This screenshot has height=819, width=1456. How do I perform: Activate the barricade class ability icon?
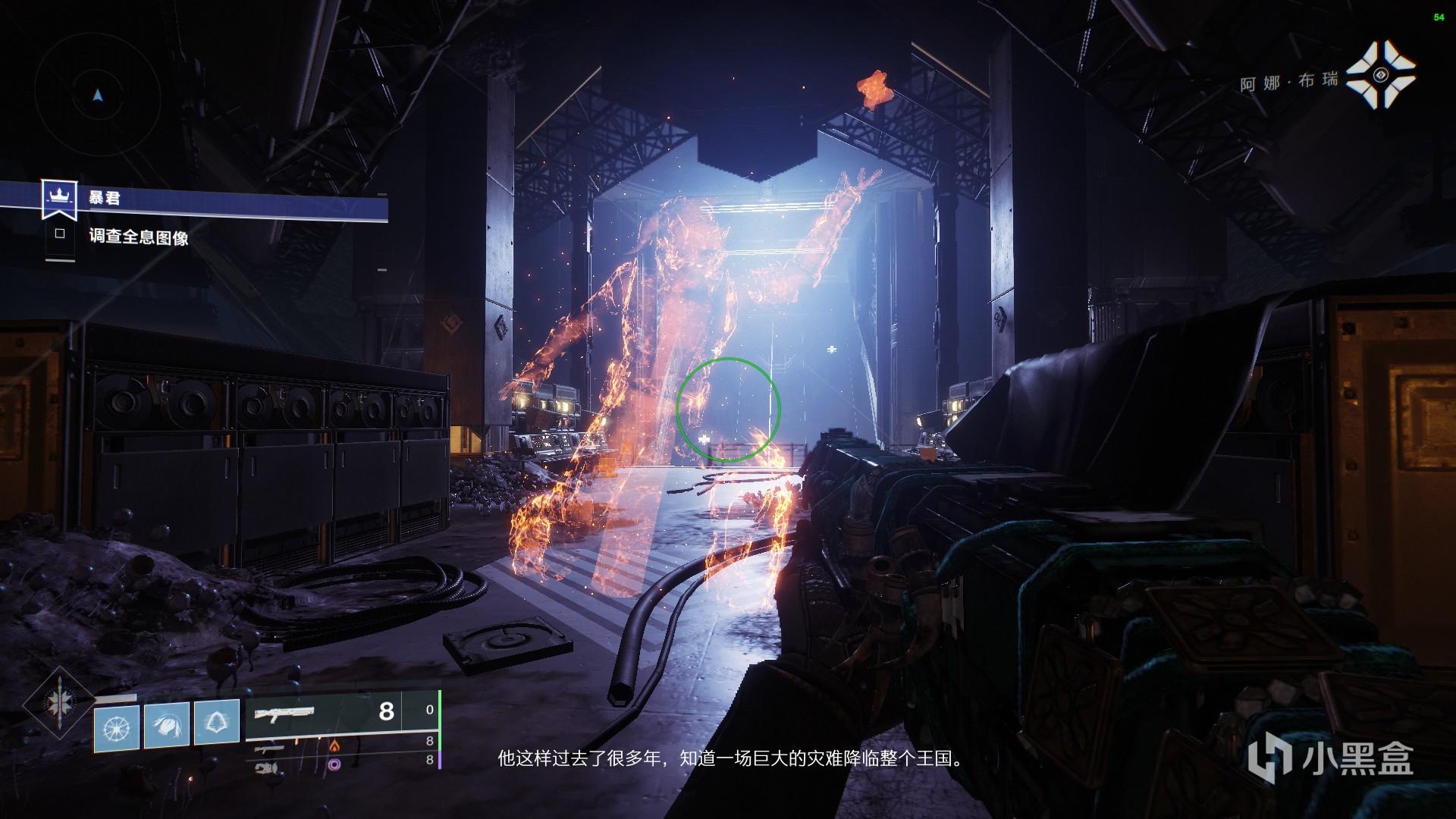(217, 724)
